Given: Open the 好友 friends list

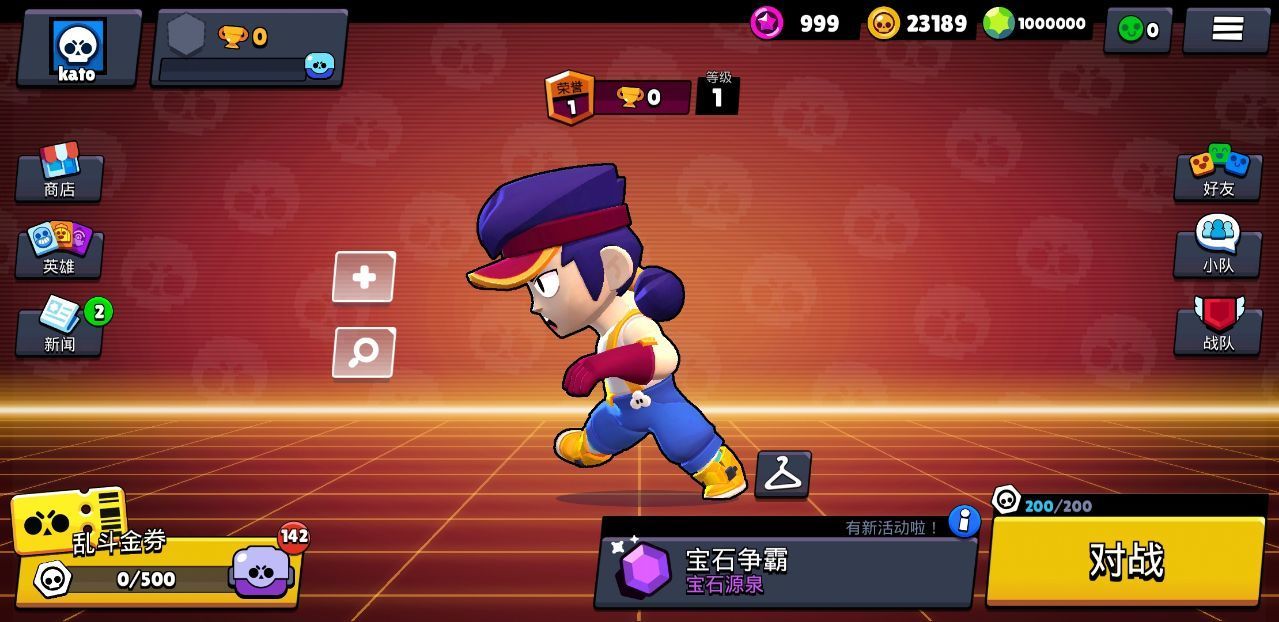Looking at the screenshot, I should [1218, 173].
